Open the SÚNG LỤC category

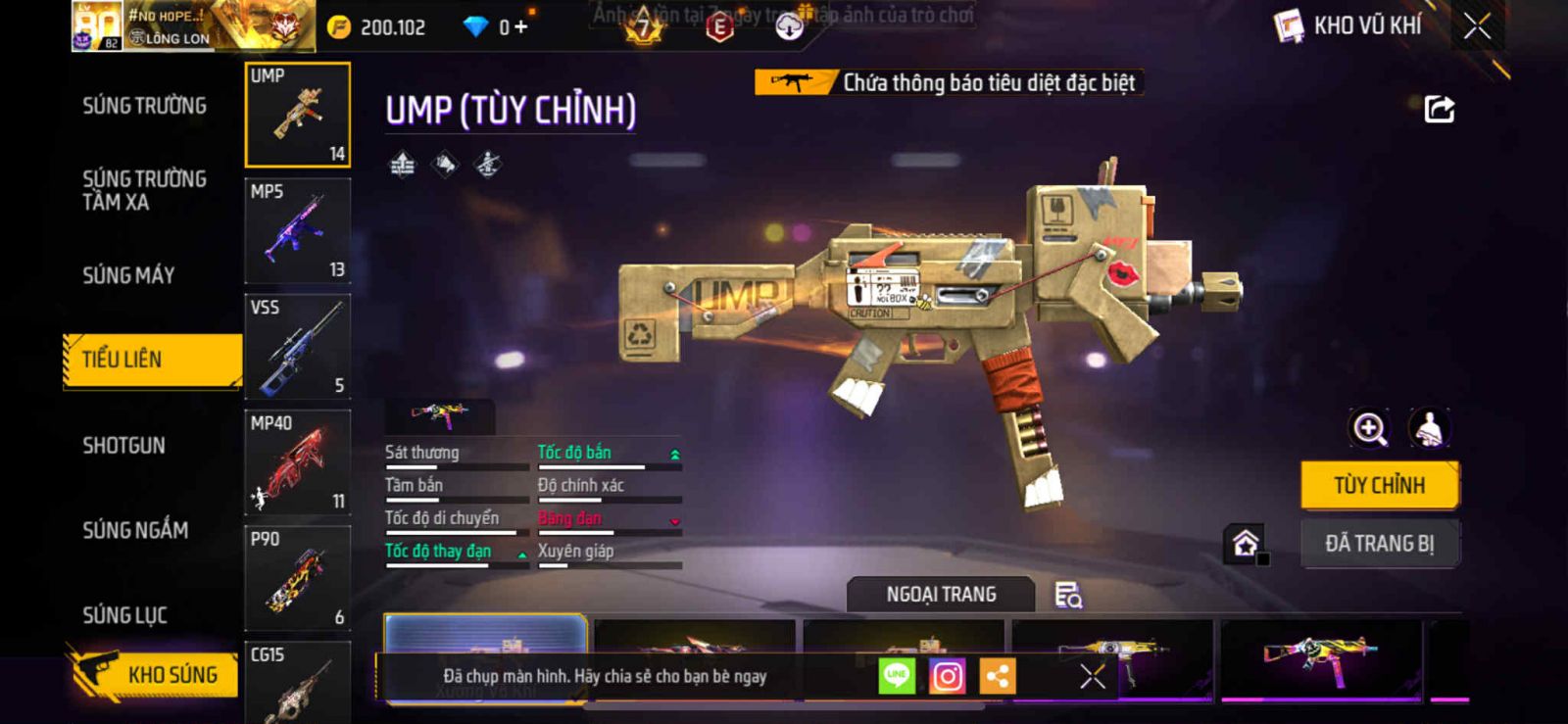(x=124, y=615)
